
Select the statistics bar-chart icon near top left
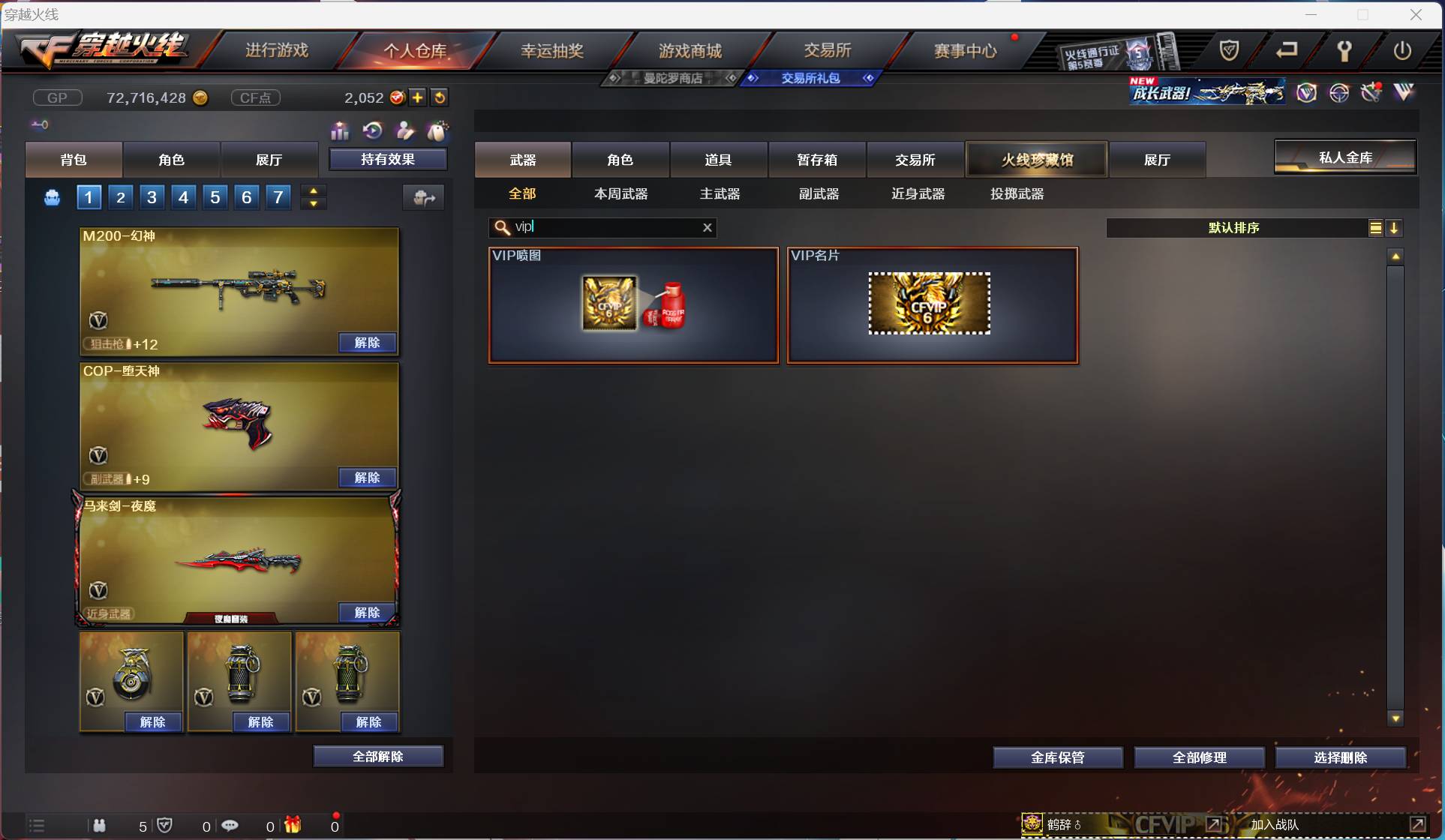click(x=339, y=130)
